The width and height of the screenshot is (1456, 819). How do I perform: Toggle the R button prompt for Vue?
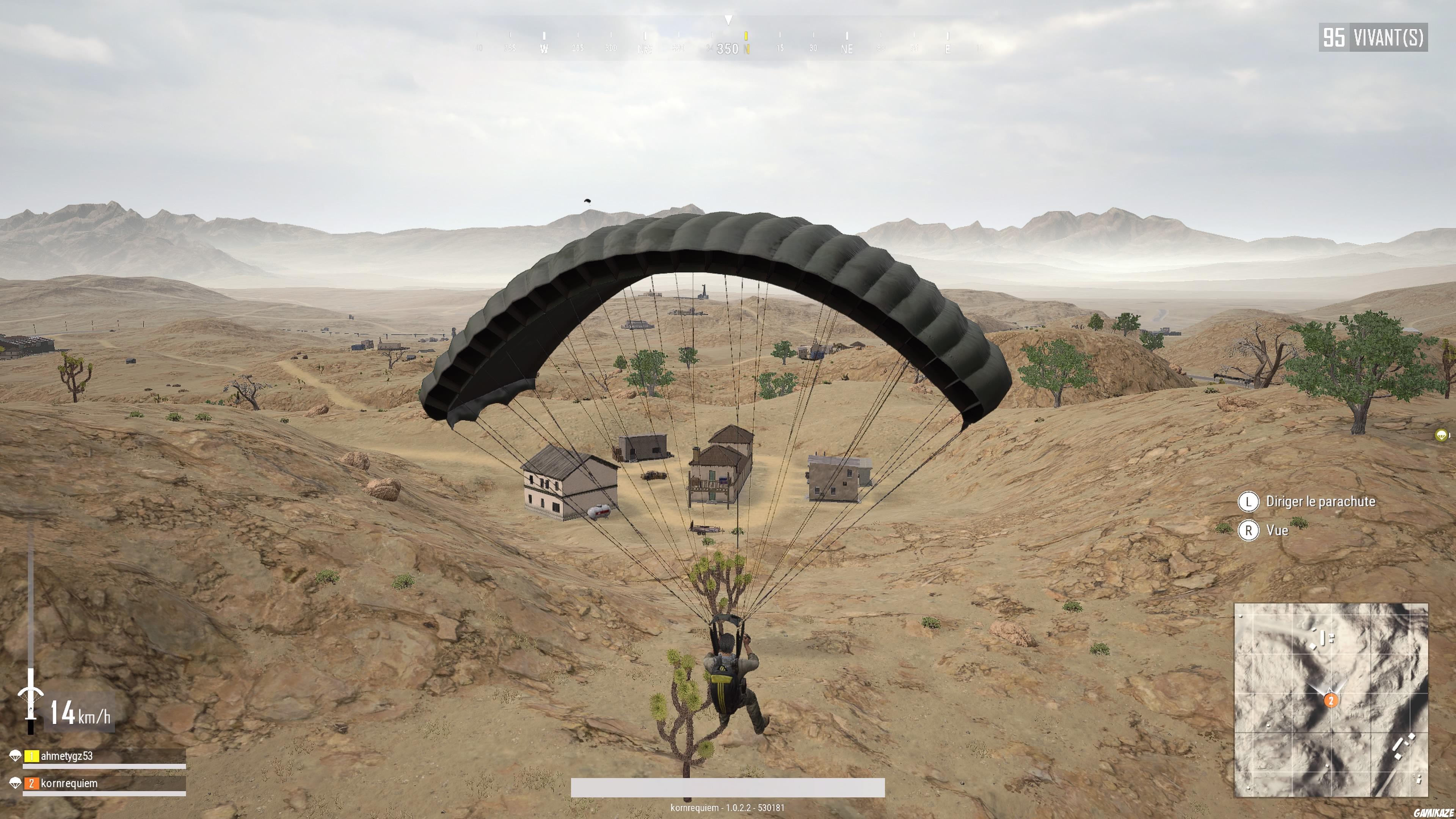click(1249, 531)
